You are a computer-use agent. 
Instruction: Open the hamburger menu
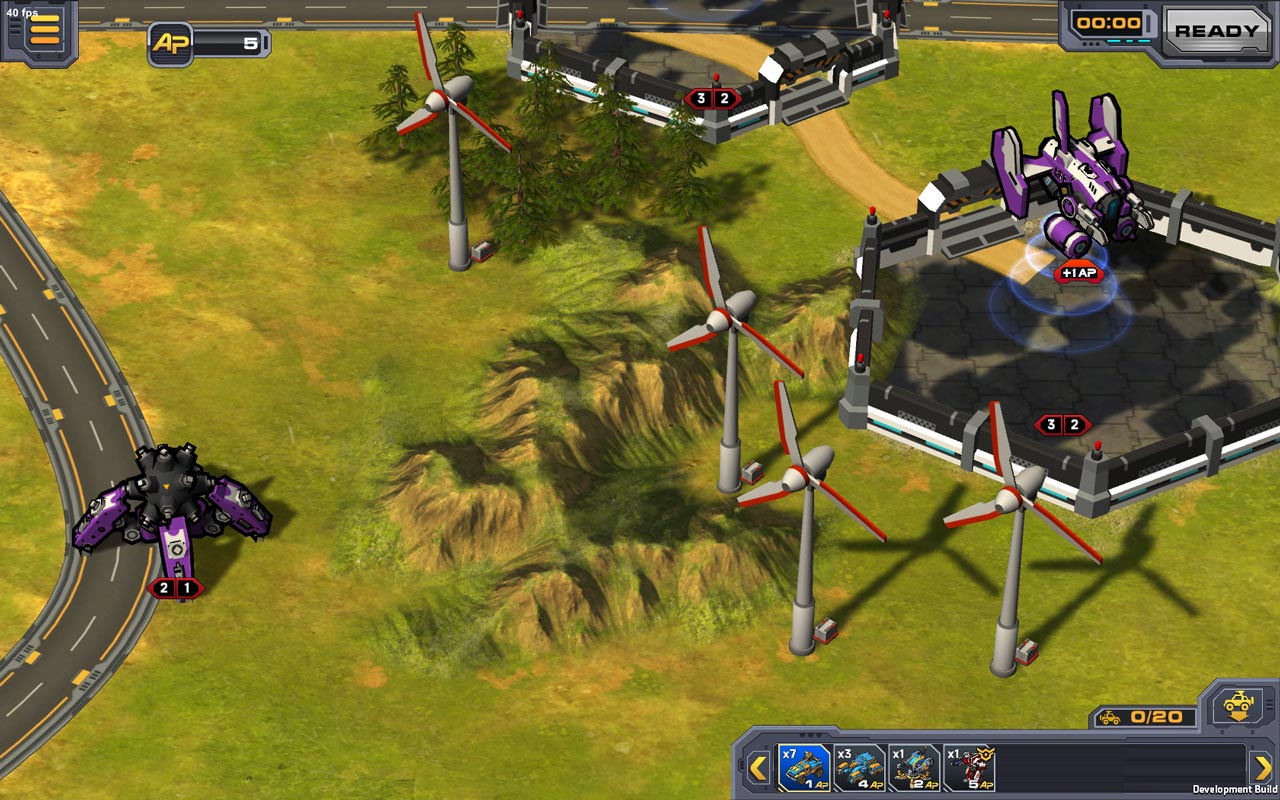44,30
